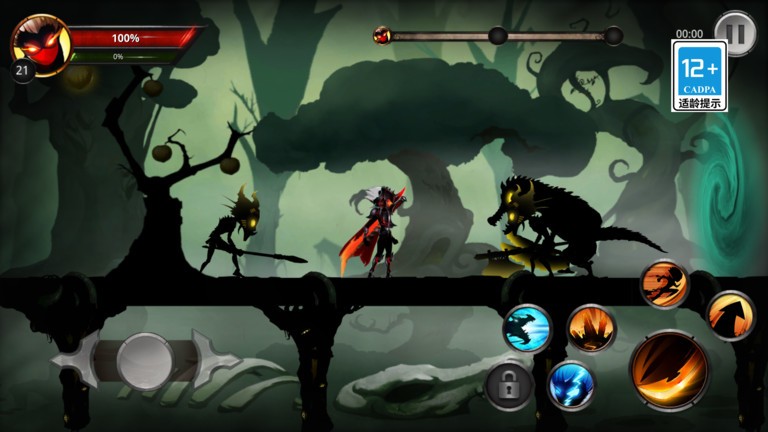Use the orange dash sprint skill
Viewport: 768px width, 432px height.
coord(663,284)
